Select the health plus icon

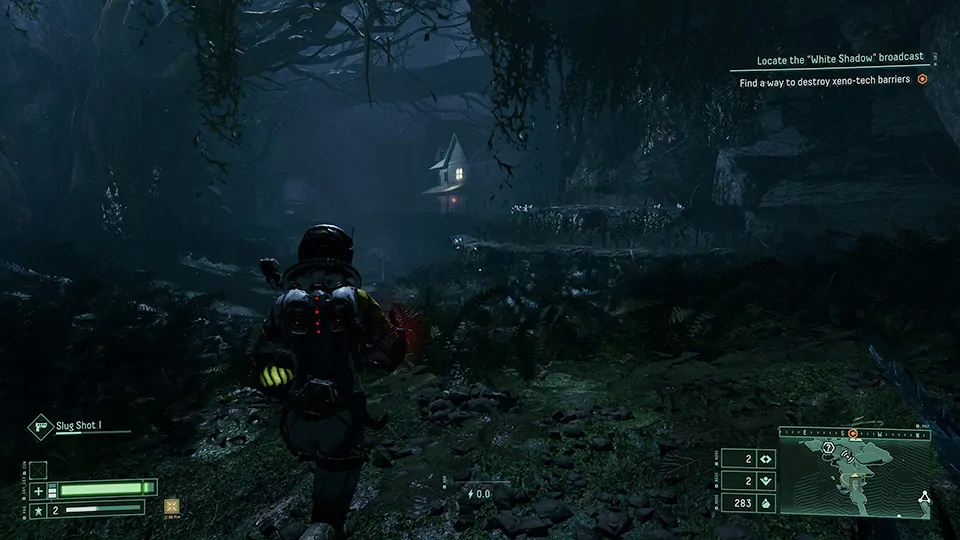pos(39,490)
